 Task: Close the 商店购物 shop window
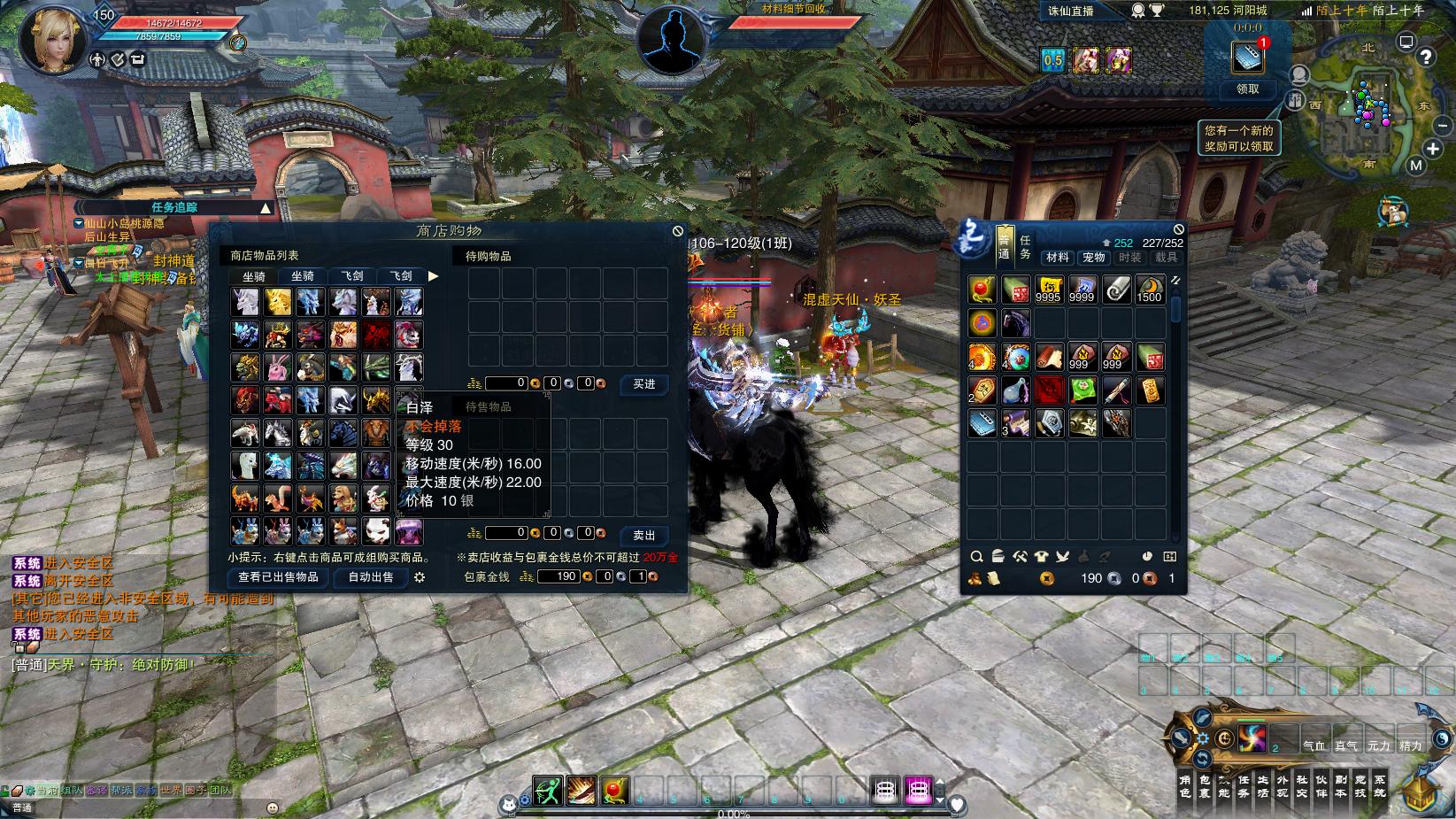point(678,231)
